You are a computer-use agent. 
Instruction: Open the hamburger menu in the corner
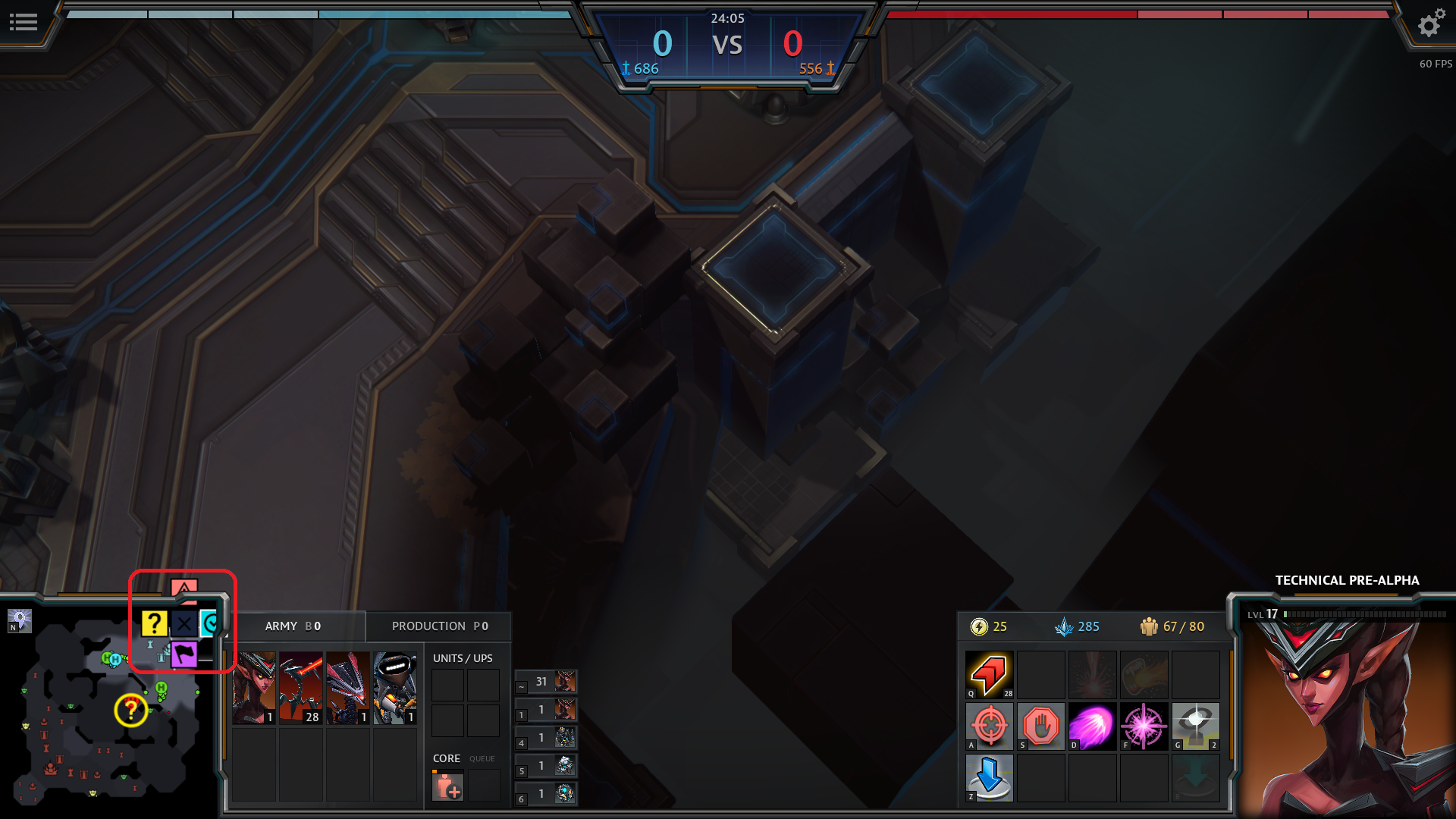[x=23, y=23]
